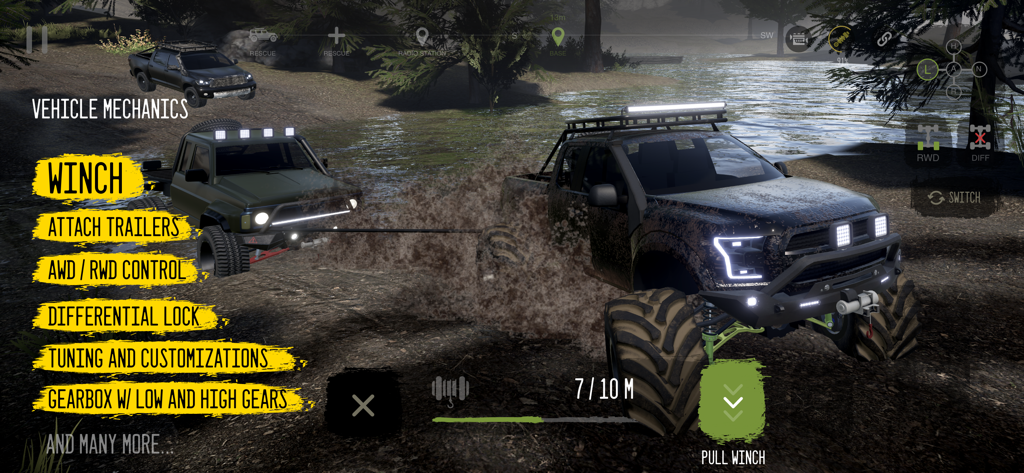Screen dimensions: 1024x473
Task: Cancel the winch with the X button
Action: coord(363,405)
